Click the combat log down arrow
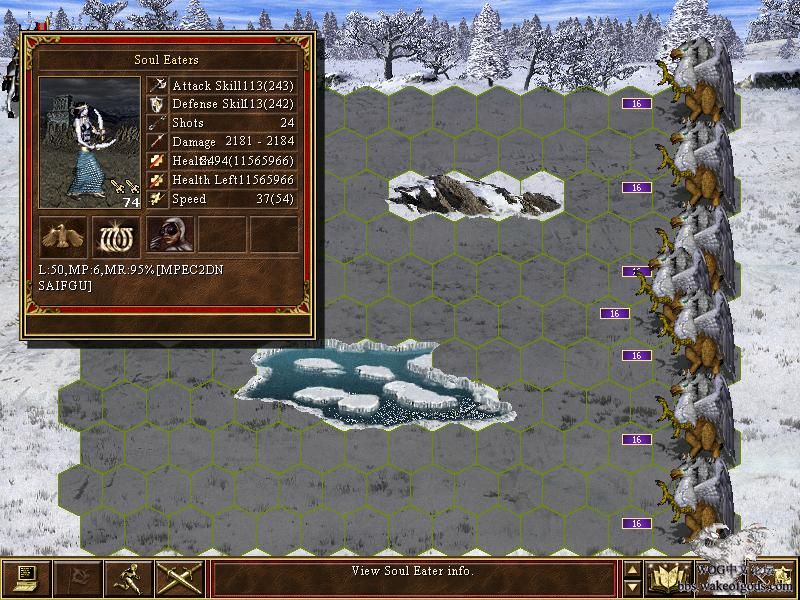This screenshot has height=600, width=800. [632, 587]
